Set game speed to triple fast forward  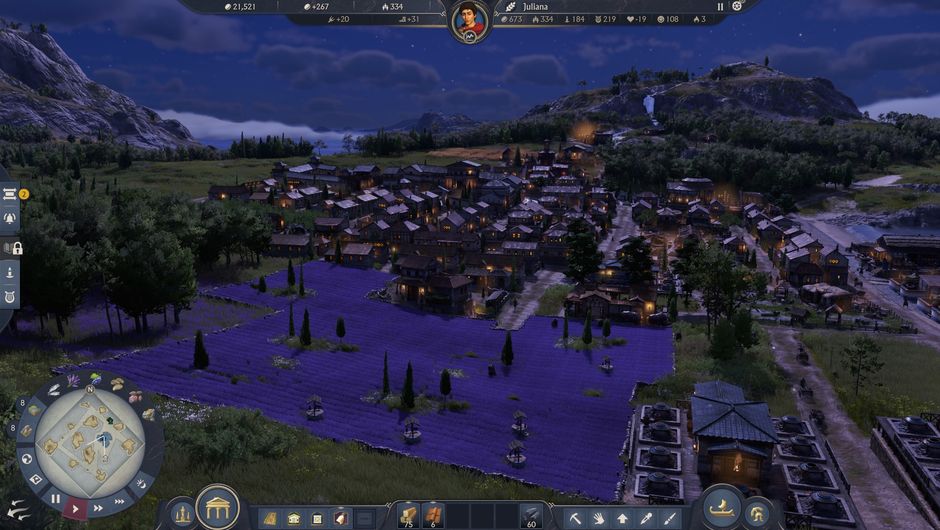click(120, 501)
